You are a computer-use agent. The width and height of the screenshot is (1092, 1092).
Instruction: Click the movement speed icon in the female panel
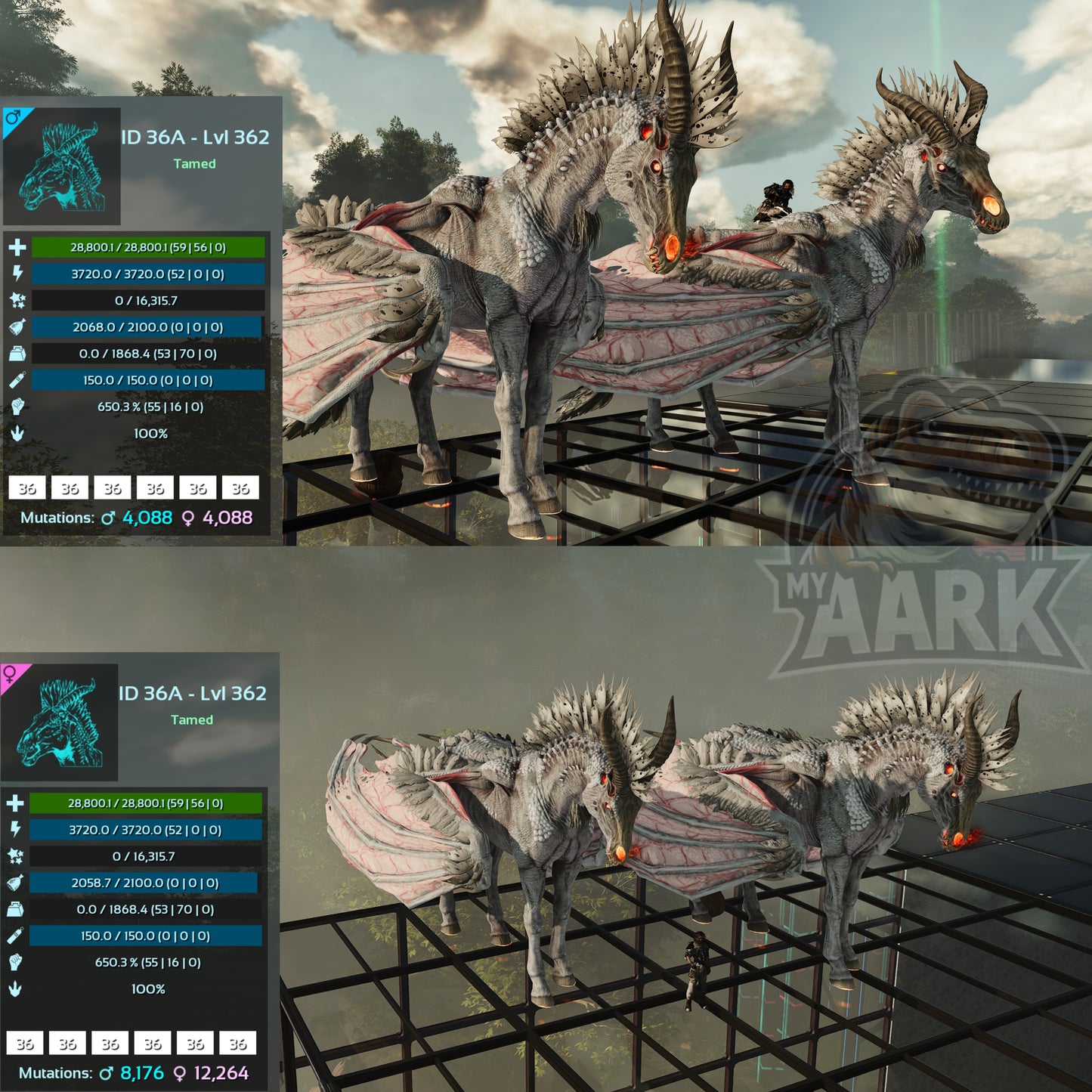(x=15, y=988)
